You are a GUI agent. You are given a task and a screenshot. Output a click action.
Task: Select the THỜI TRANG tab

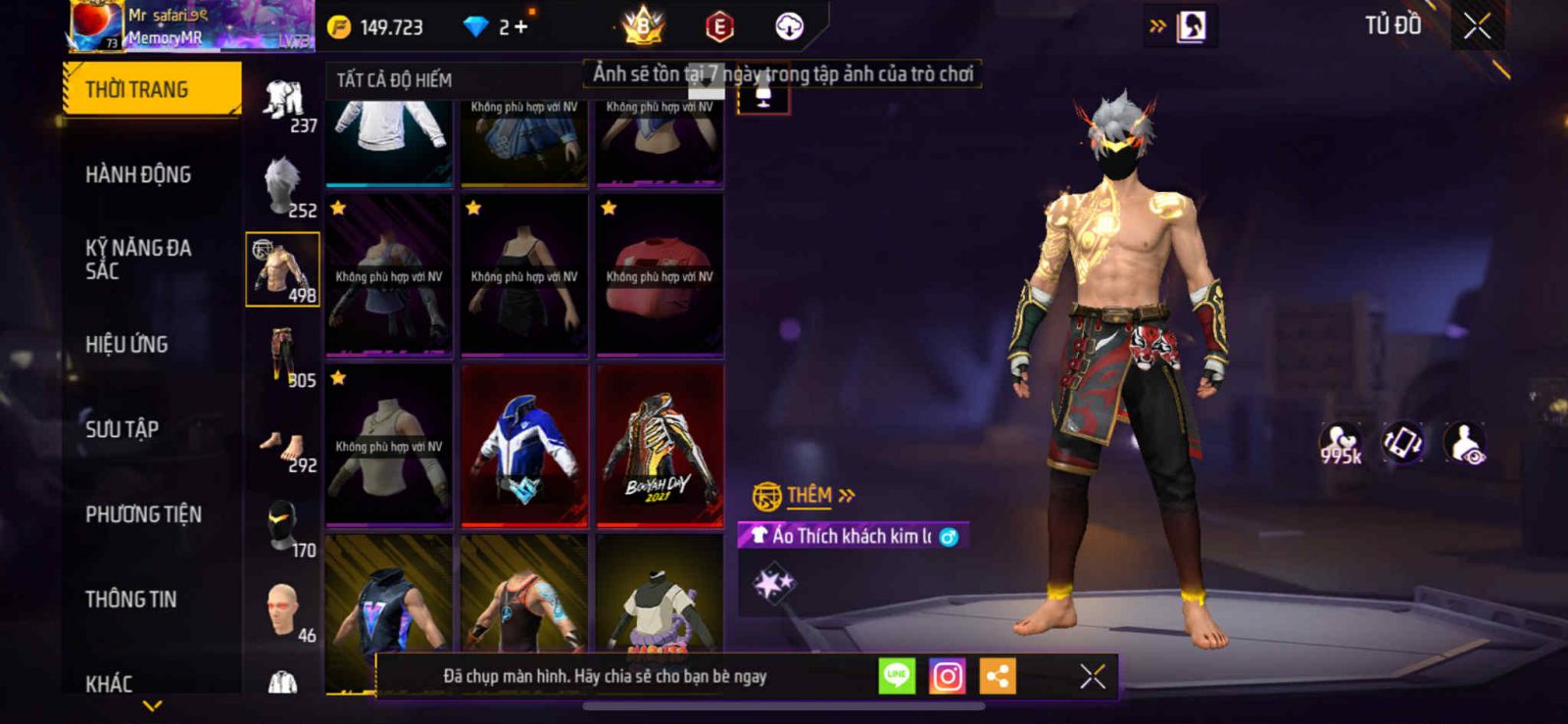[x=150, y=89]
